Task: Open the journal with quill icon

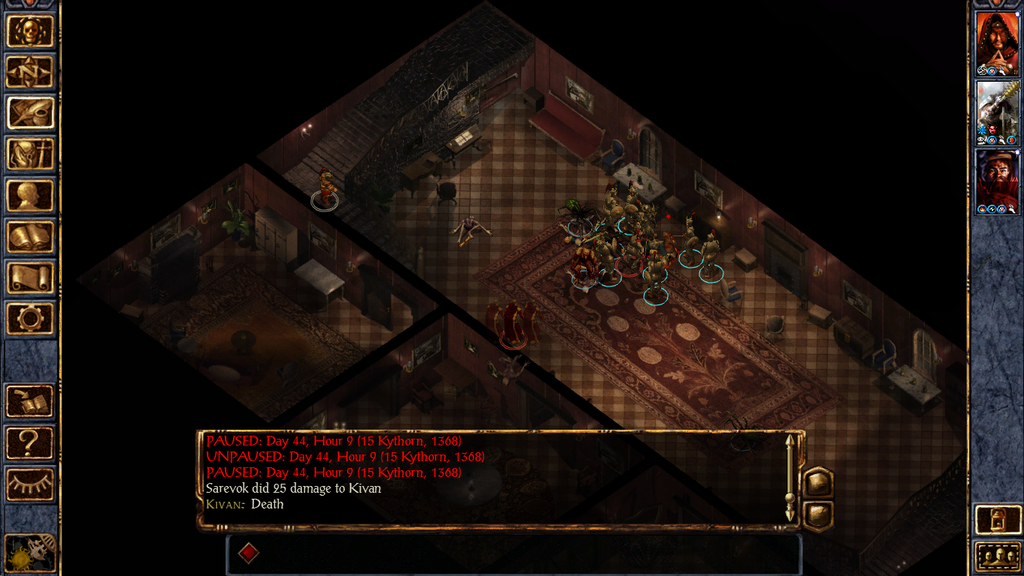Action: coord(30,112)
